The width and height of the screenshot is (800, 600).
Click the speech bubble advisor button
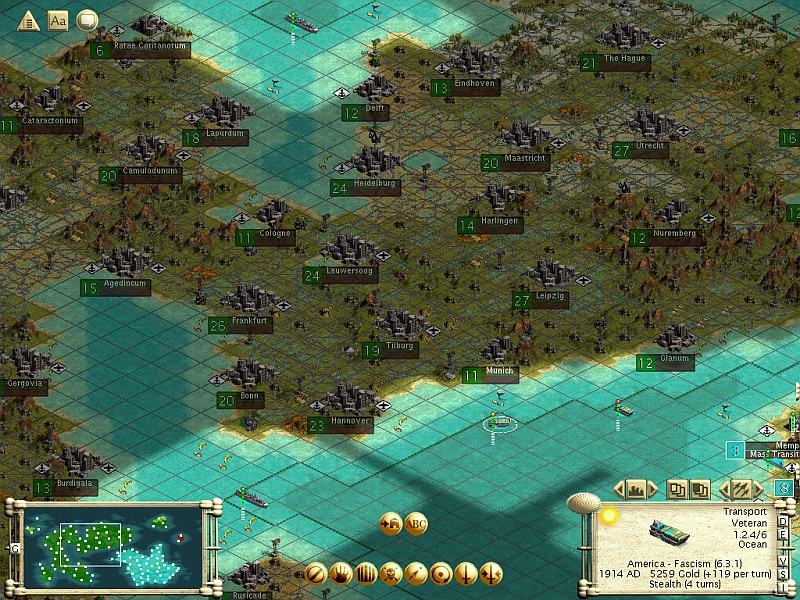point(88,19)
